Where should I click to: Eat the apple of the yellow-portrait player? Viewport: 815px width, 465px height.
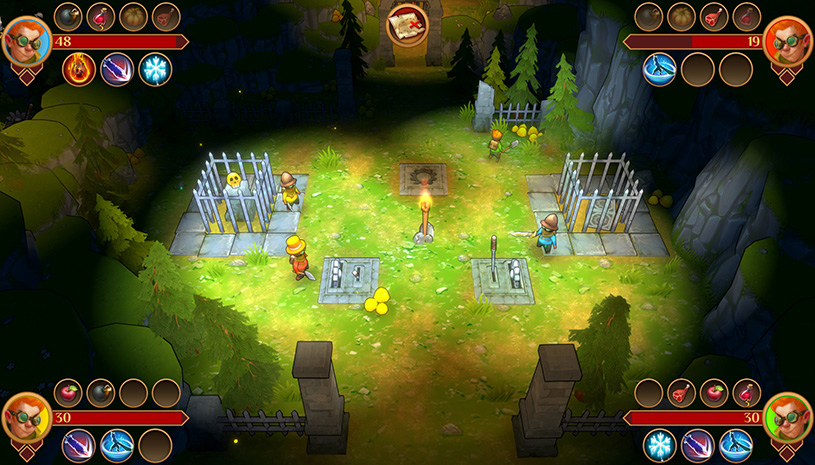click(x=68, y=392)
